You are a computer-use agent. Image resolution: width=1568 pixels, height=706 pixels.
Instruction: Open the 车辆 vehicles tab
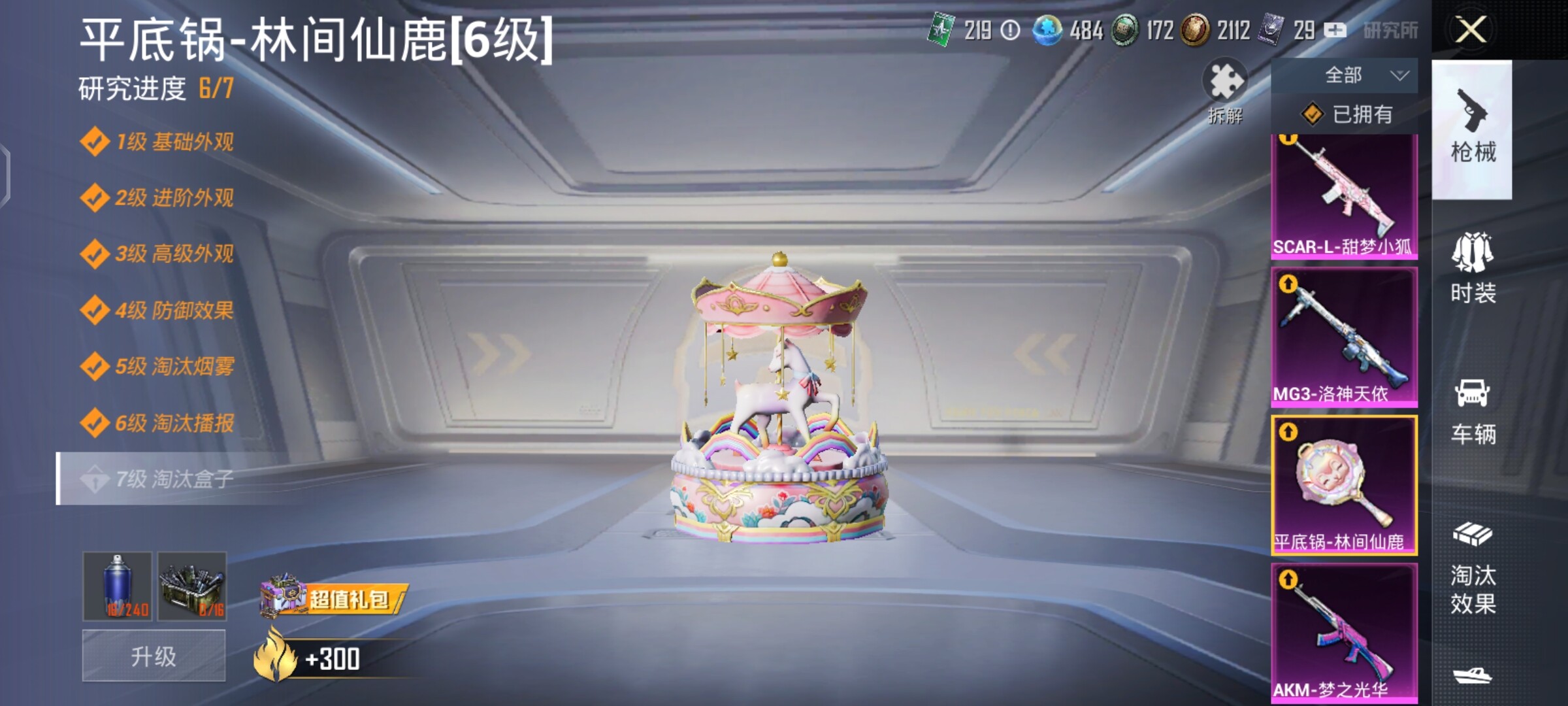pos(1473,411)
